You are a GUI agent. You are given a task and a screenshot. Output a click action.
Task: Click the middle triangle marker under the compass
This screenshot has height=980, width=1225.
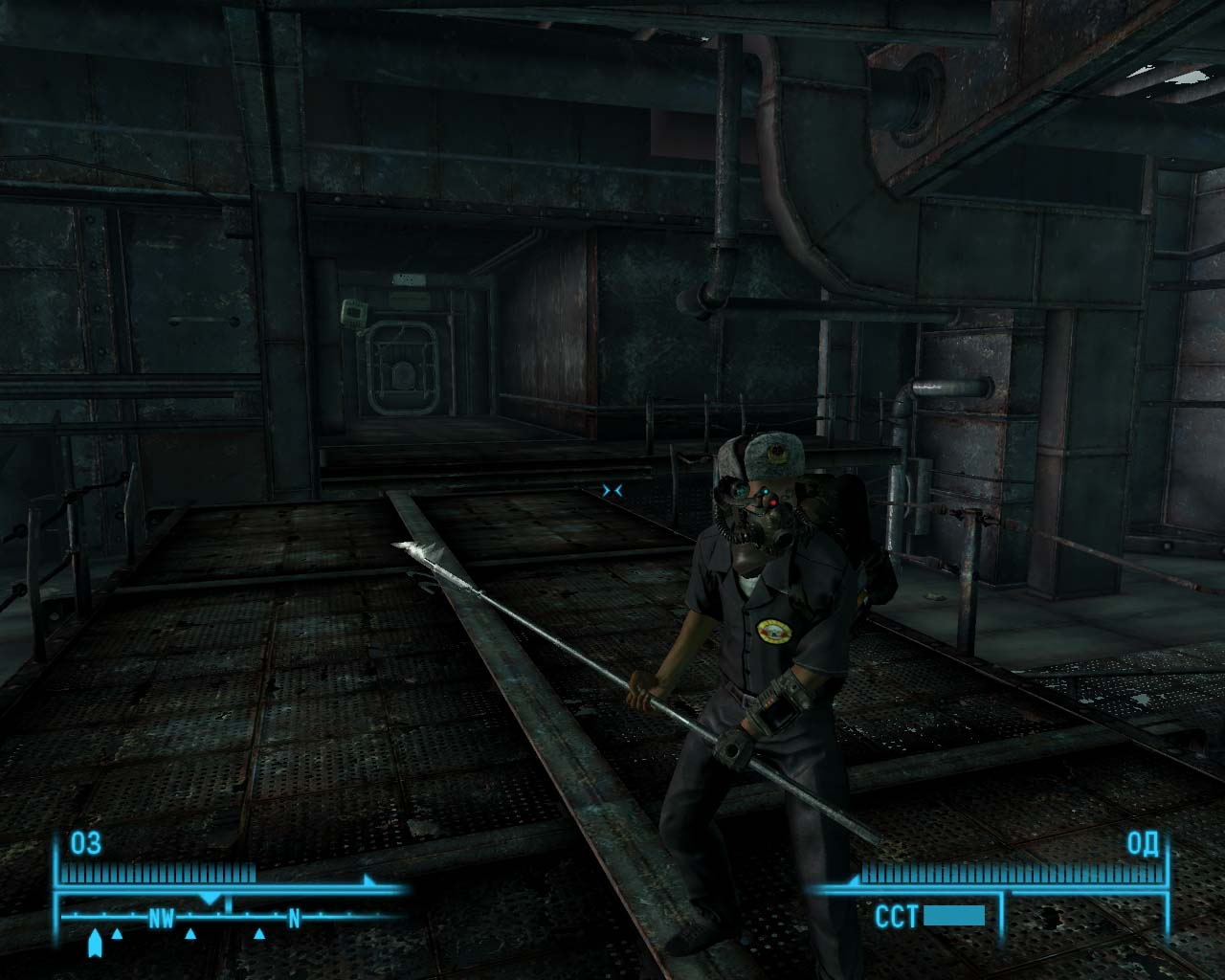[x=190, y=935]
